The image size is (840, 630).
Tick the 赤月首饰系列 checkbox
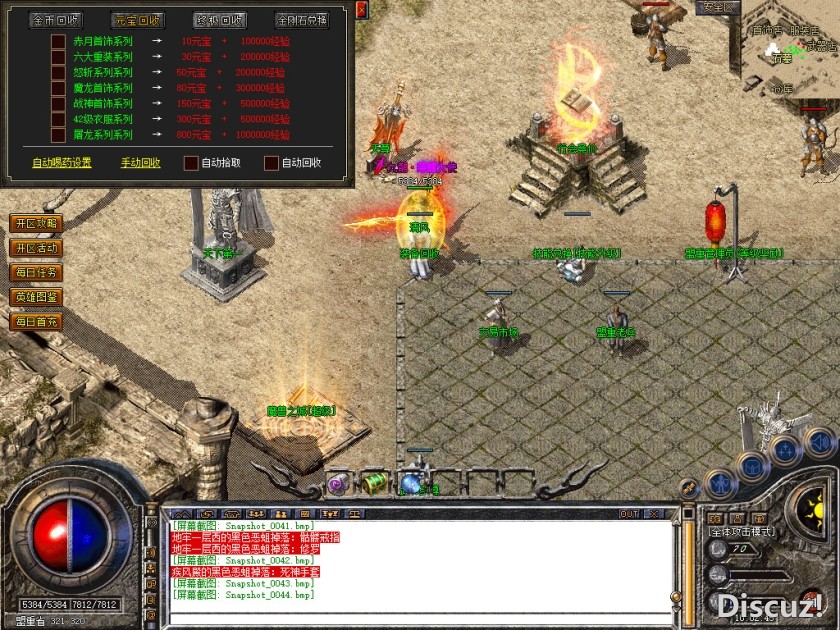[59, 42]
